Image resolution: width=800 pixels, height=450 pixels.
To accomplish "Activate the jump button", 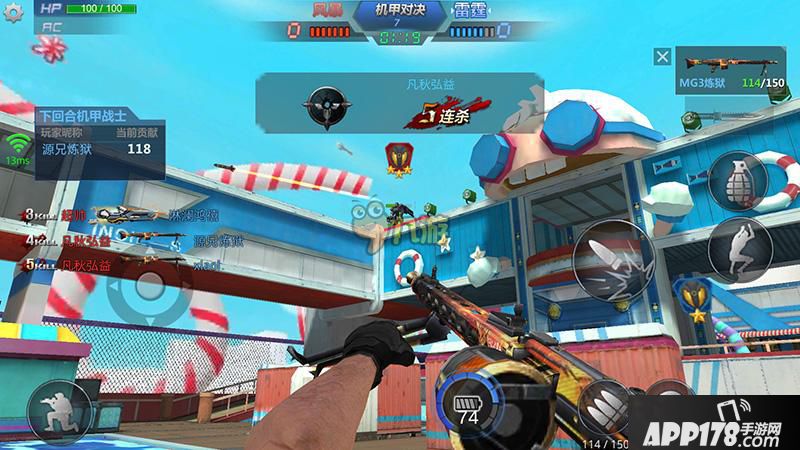I will 739,245.
